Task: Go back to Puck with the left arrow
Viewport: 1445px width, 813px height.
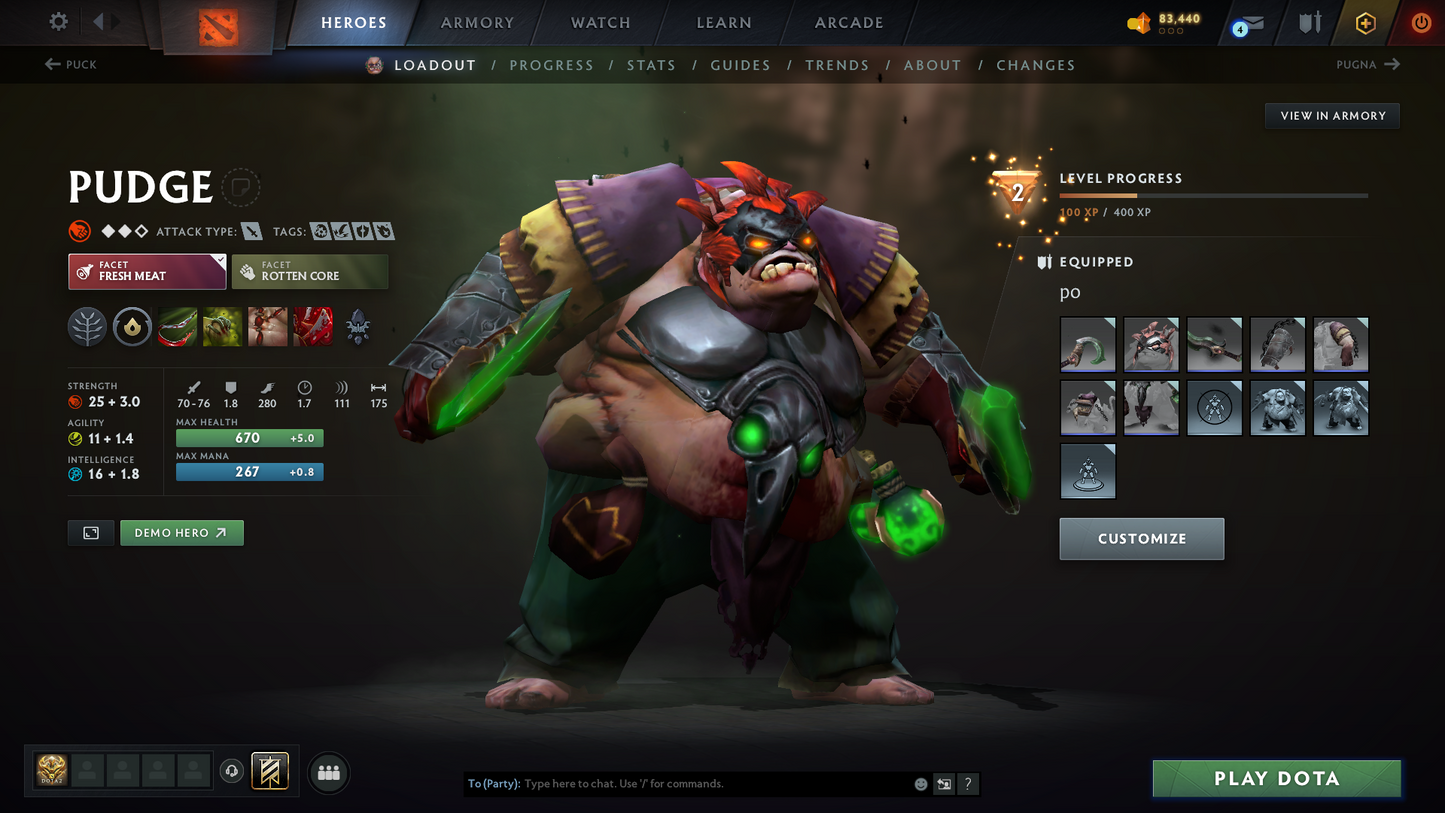Action: tap(52, 64)
